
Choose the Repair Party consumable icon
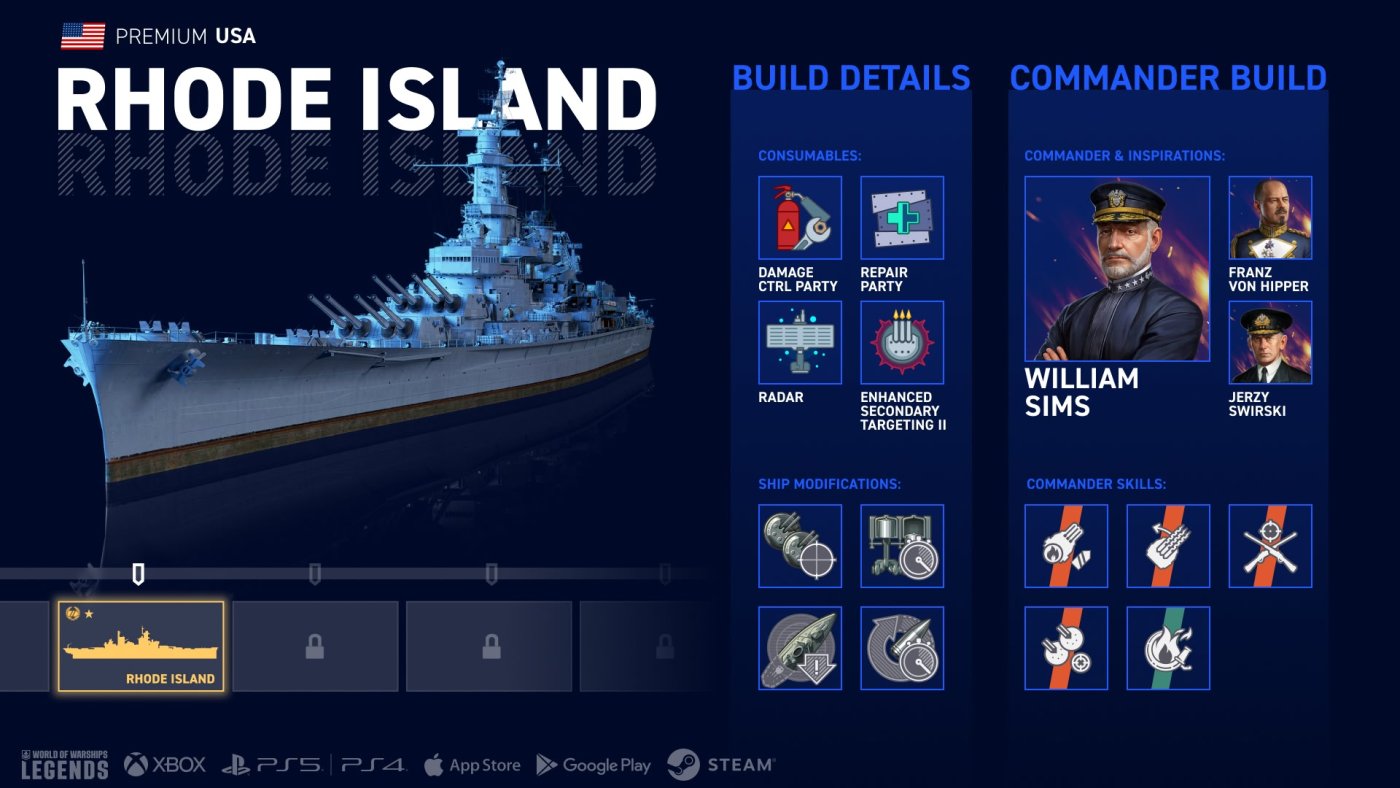click(x=902, y=218)
